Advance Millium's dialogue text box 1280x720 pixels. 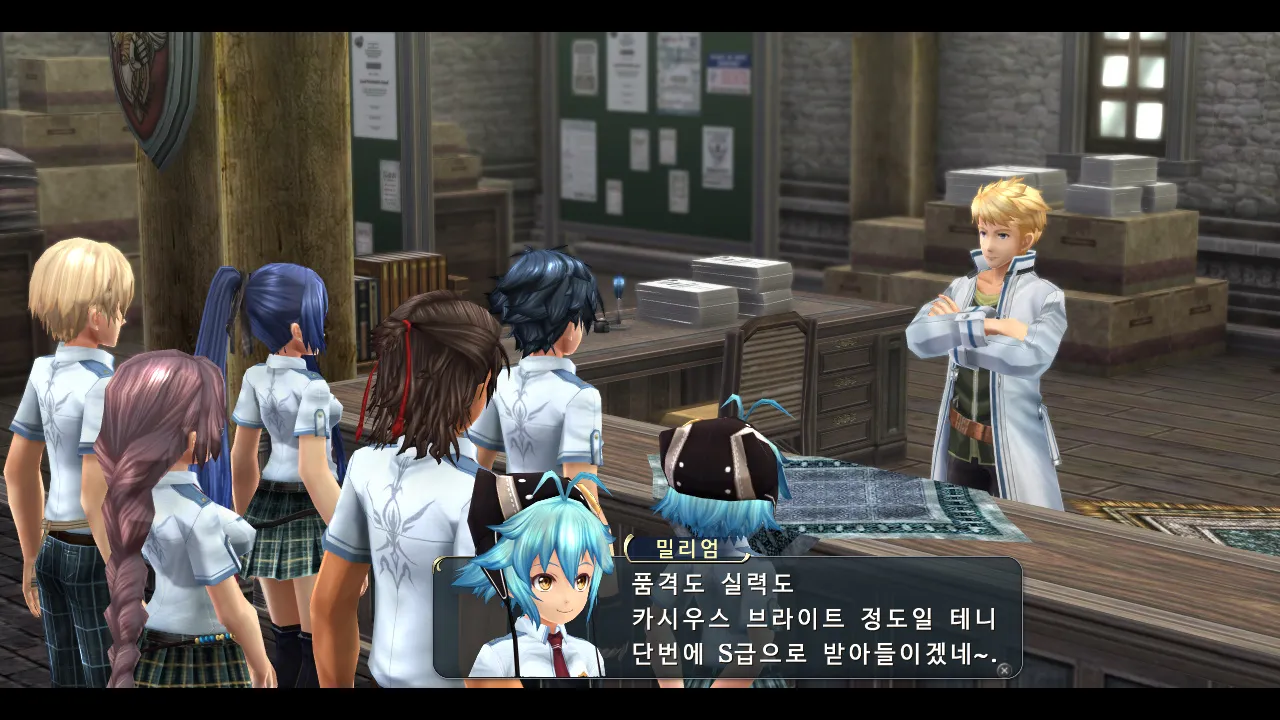pos(1003,669)
